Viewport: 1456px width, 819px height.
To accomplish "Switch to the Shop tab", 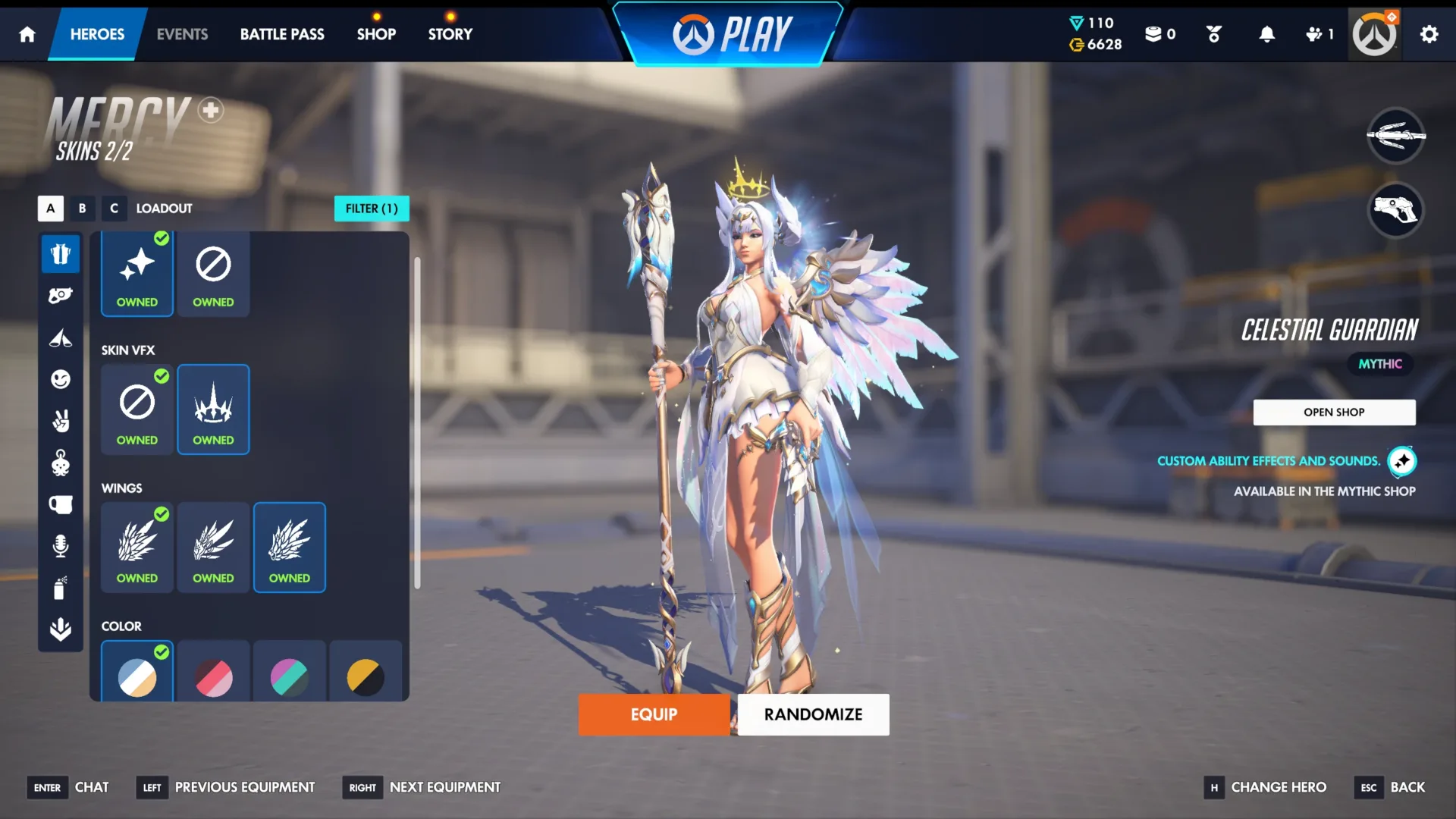I will click(376, 33).
